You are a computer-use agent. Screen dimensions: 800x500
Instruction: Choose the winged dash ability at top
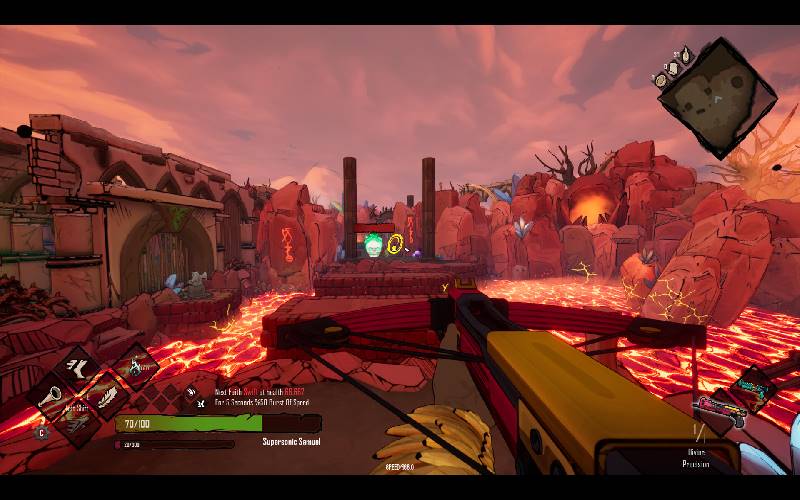pos(76,367)
